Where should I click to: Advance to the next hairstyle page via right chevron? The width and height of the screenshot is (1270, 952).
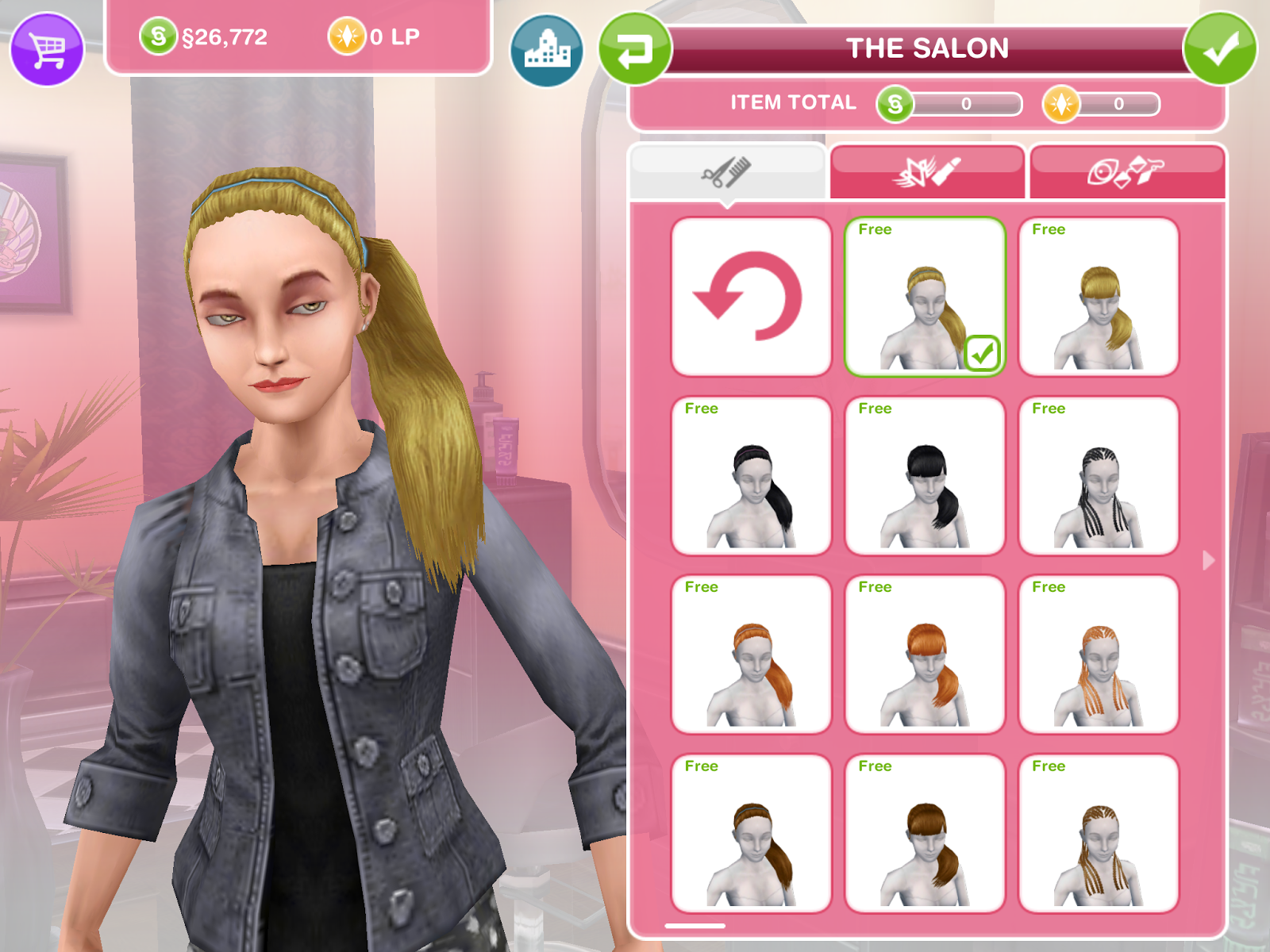pyautogui.click(x=1209, y=559)
